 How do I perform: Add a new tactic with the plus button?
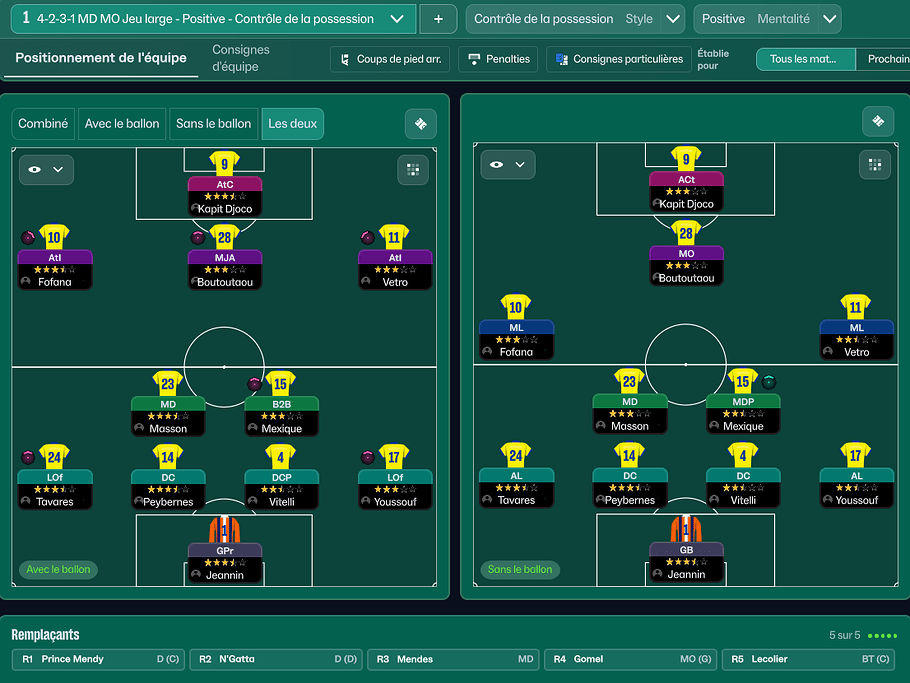(438, 19)
